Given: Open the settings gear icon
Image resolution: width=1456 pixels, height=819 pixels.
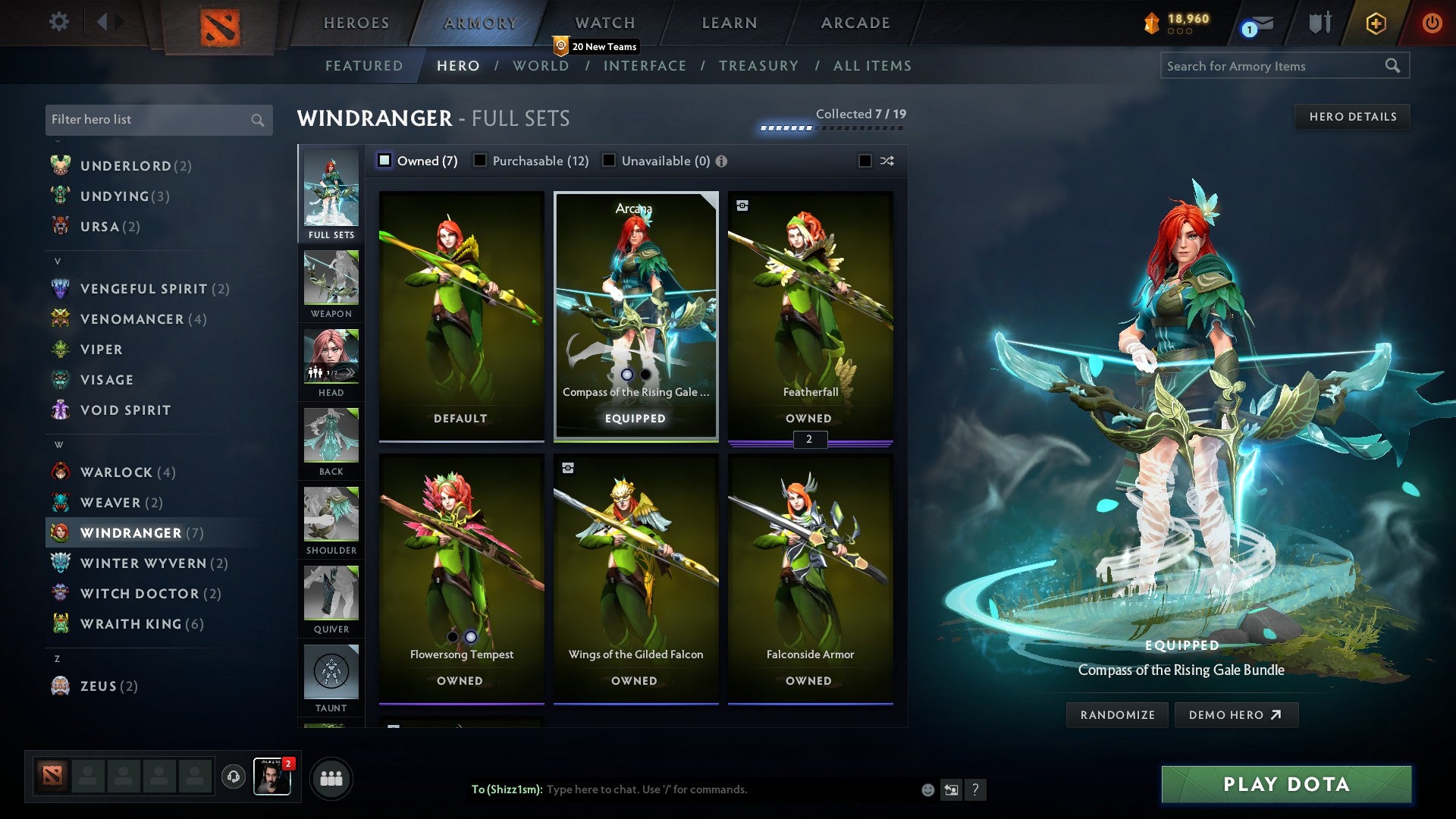Looking at the screenshot, I should [58, 22].
